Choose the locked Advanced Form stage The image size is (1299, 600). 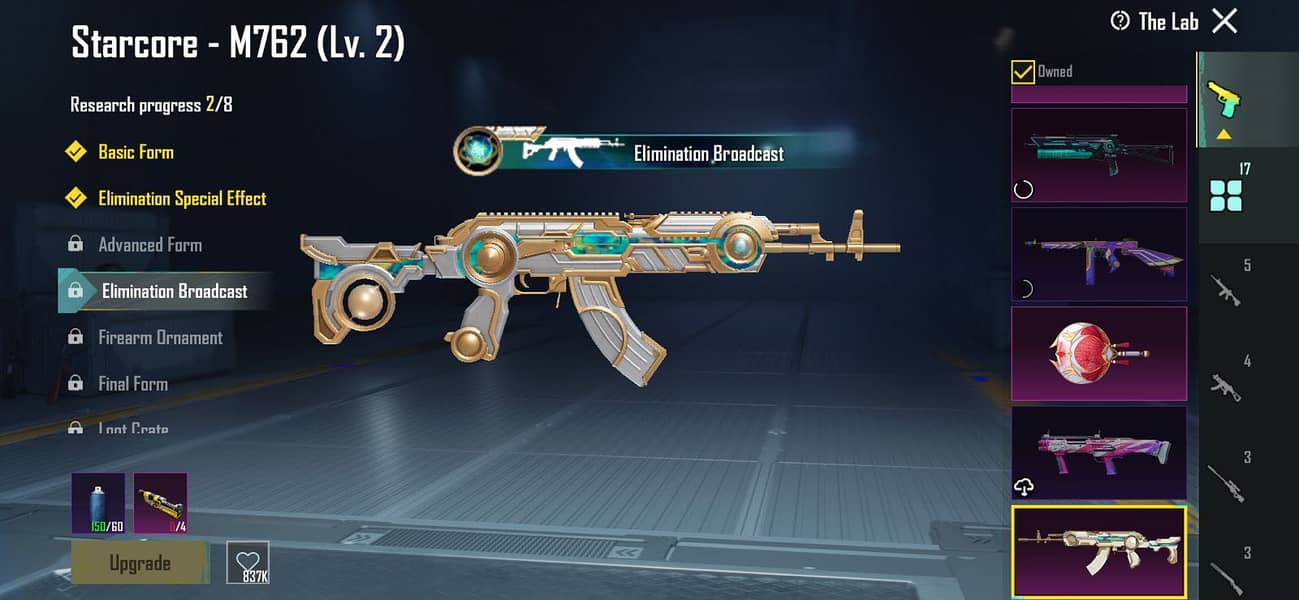(x=149, y=245)
